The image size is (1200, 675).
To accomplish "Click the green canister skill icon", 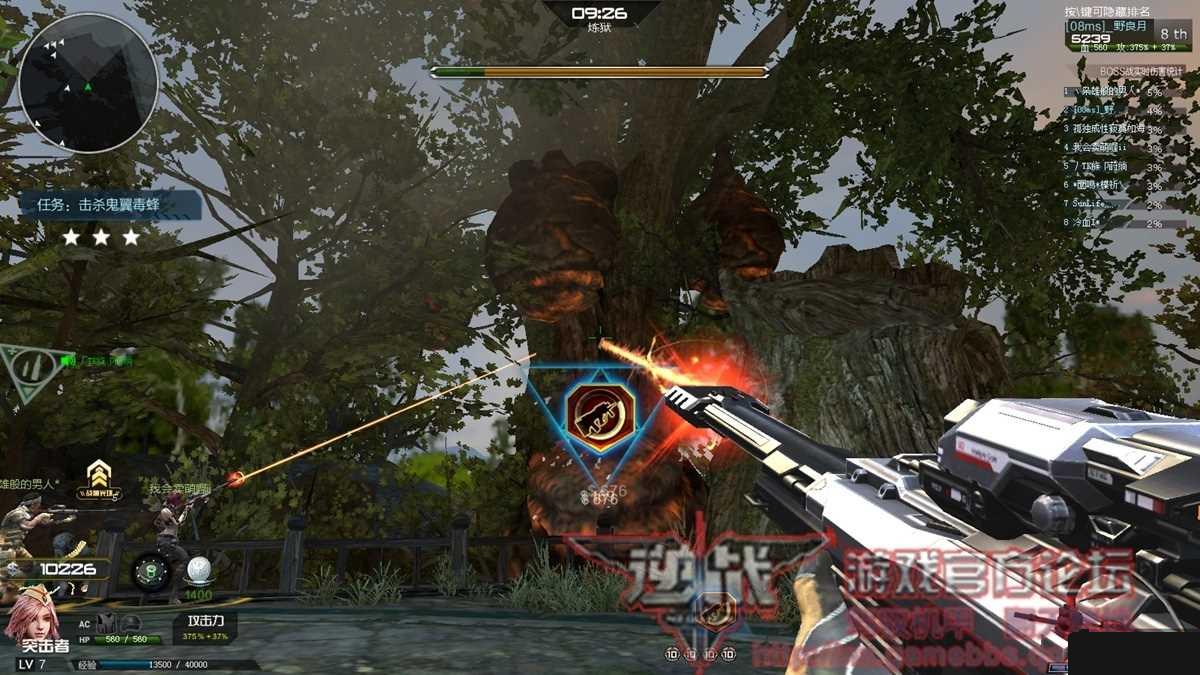I will pos(149,570).
